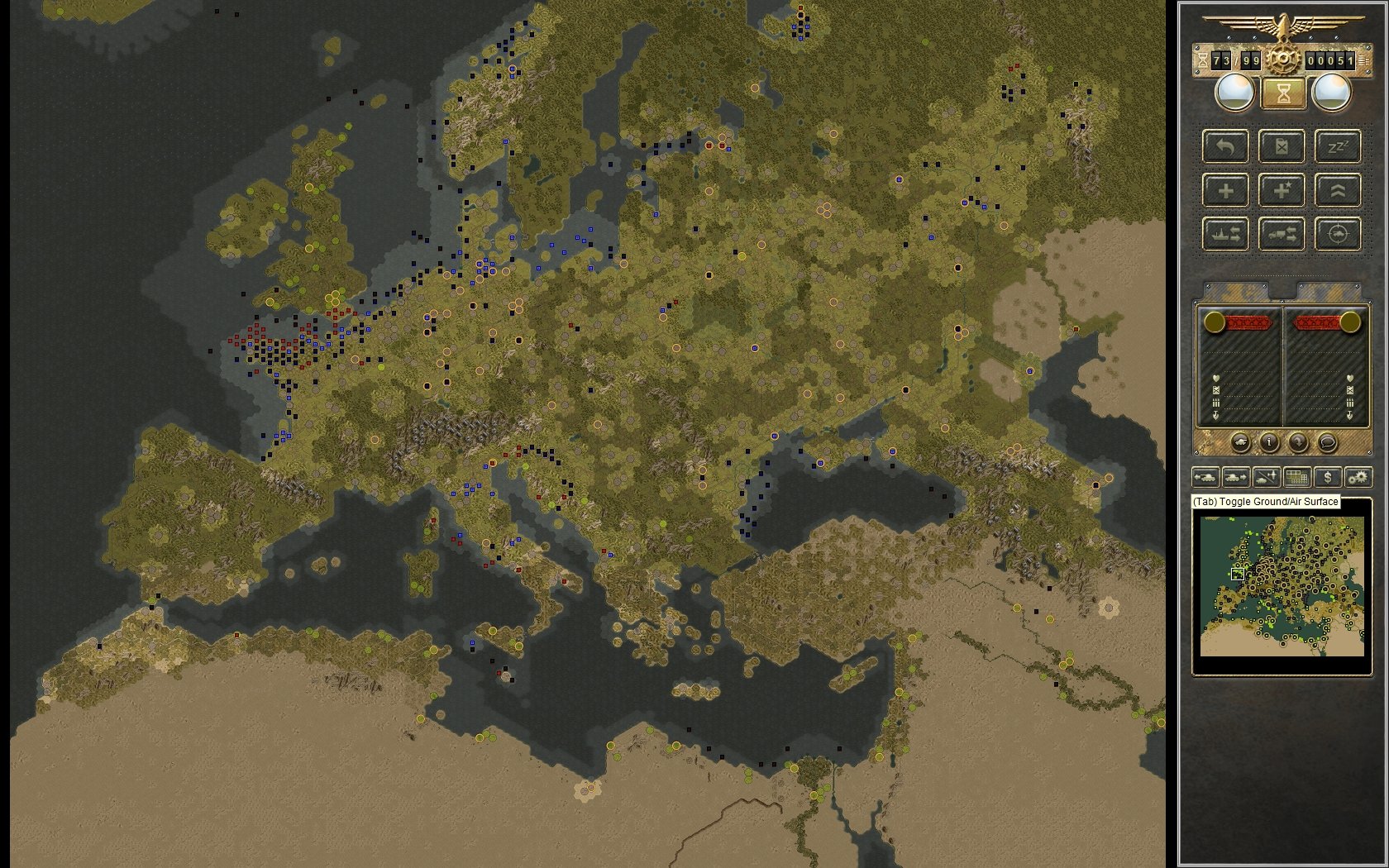Reinforce the unit with the plus icon
This screenshot has width=1389, height=868.
1224,190
